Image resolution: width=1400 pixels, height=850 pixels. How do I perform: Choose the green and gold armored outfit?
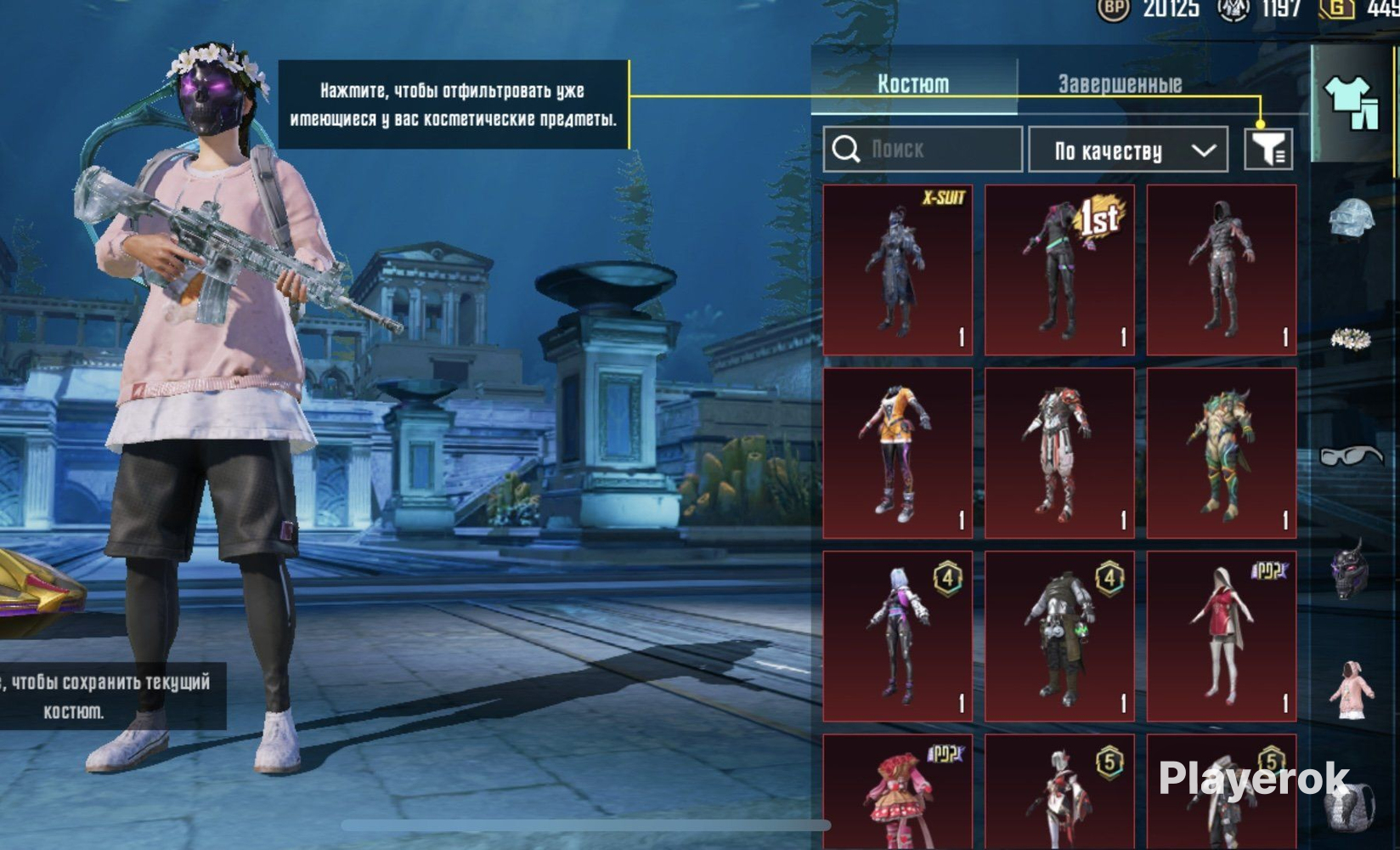(1222, 452)
